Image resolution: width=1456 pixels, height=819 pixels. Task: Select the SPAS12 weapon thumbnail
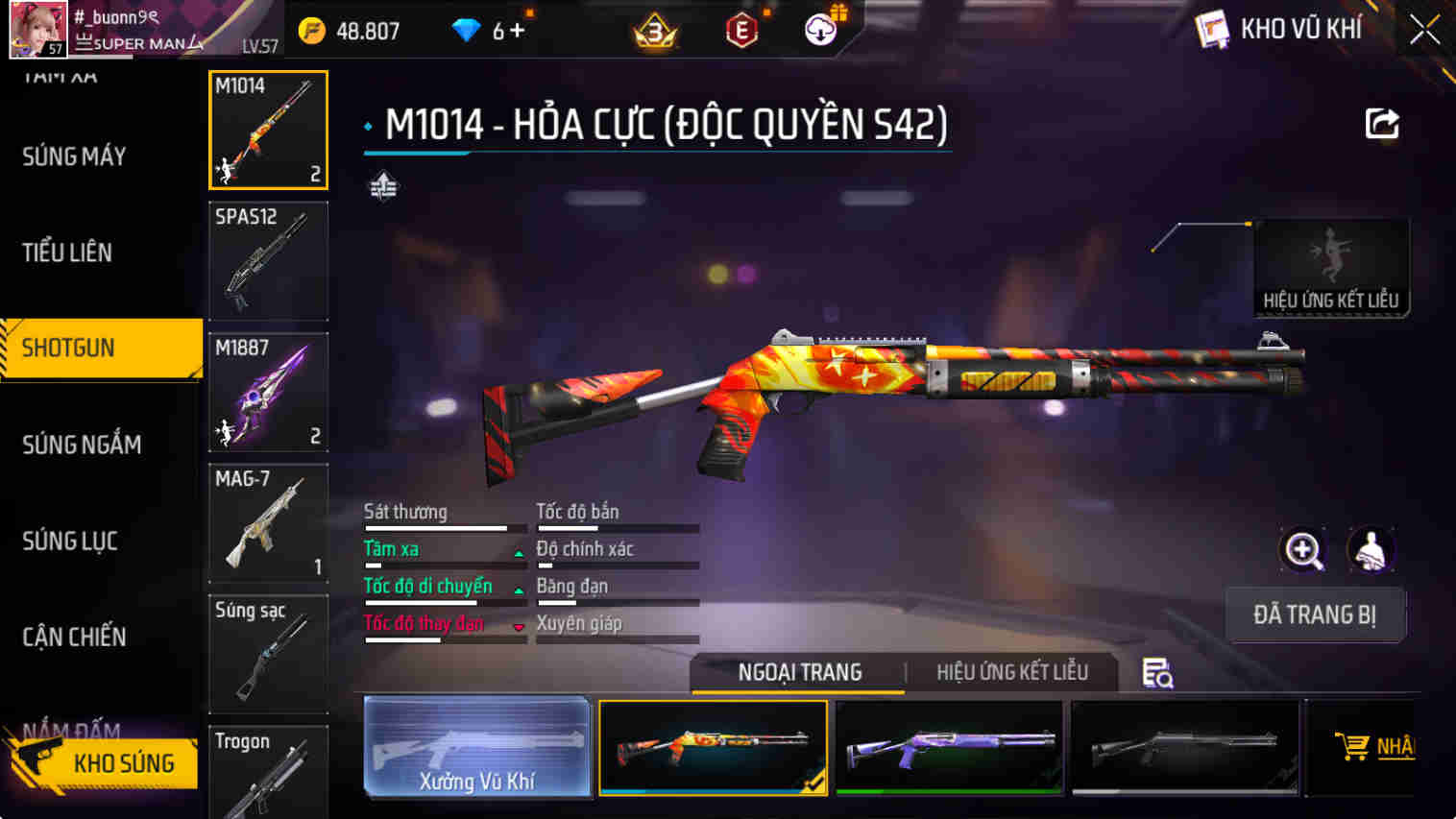tap(268, 261)
